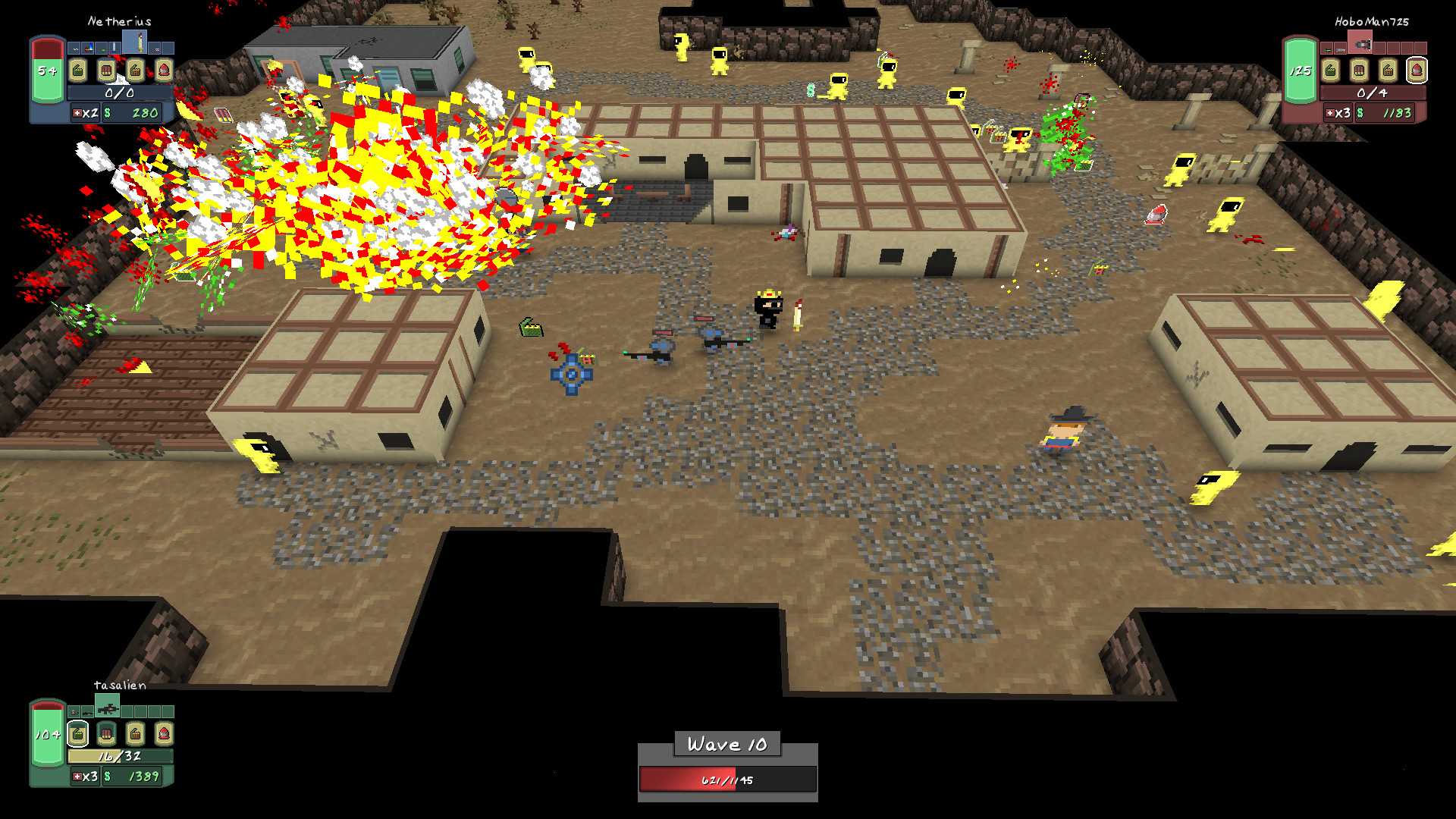Select HoboMan725's shotgun shells icon
1456x819 pixels.
(x=1360, y=71)
